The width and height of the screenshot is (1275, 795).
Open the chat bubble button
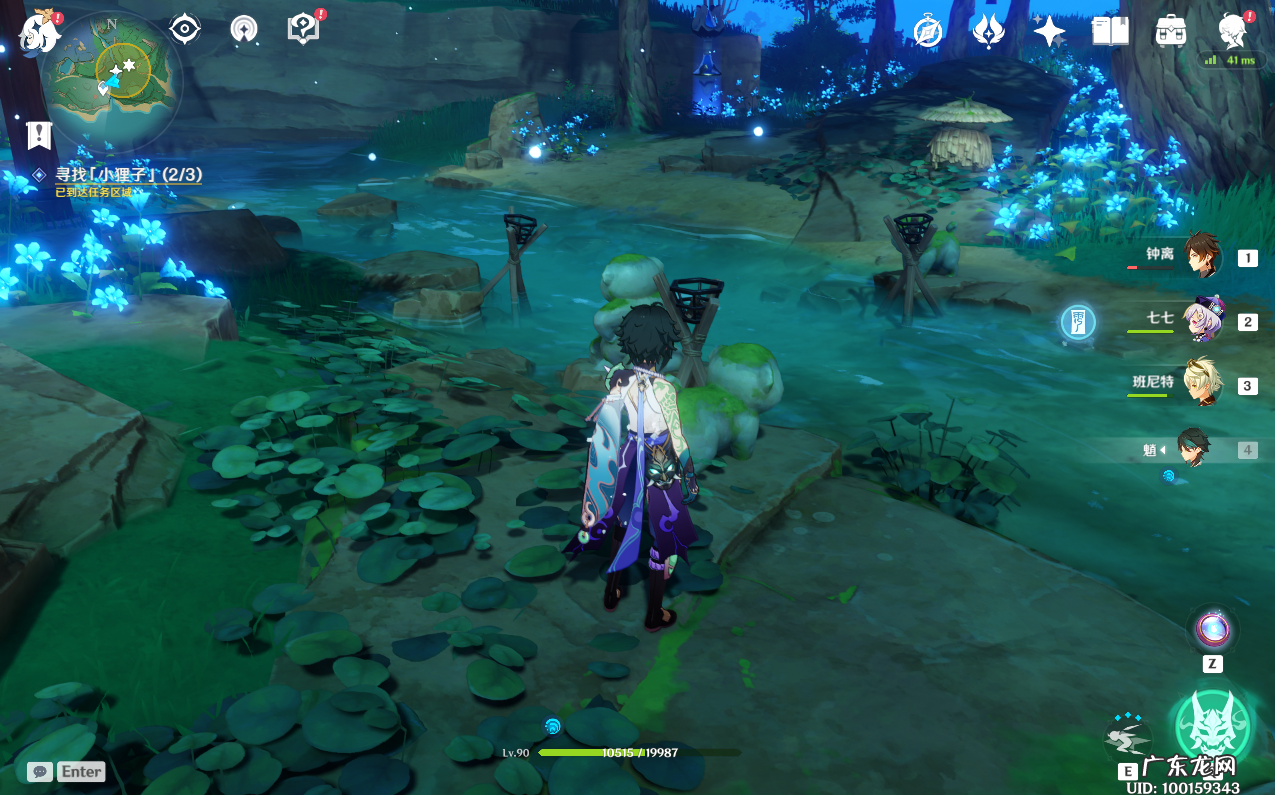coord(41,771)
